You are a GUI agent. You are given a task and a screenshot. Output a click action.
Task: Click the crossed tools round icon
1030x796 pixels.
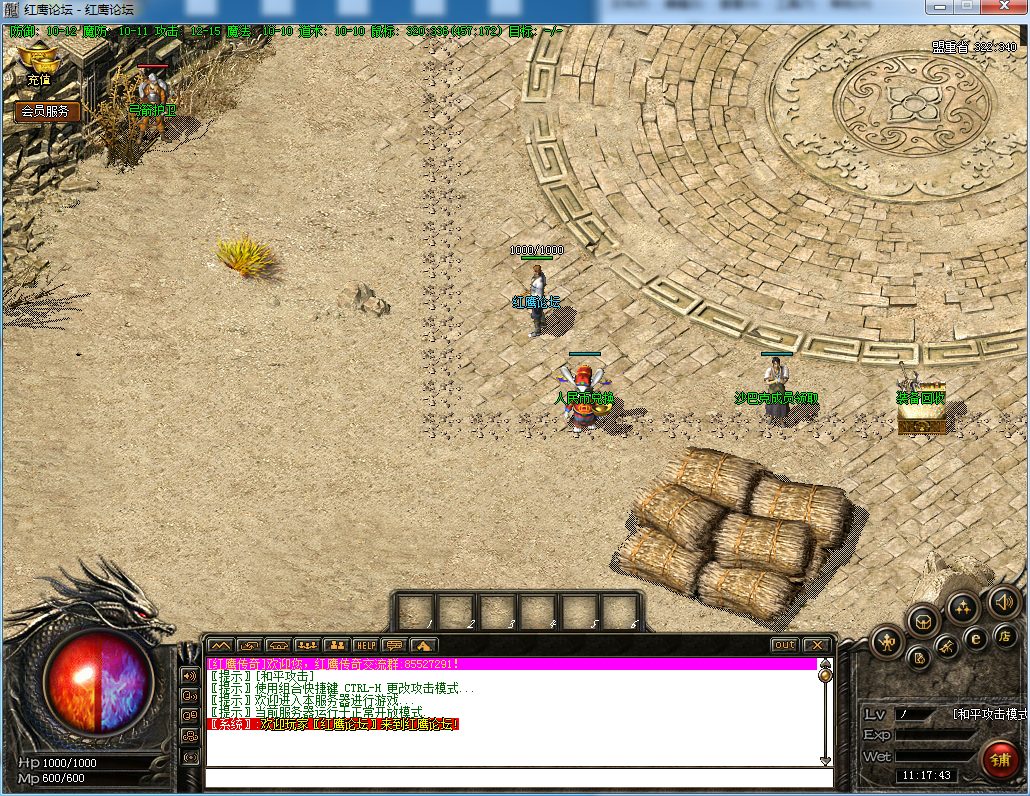(948, 649)
